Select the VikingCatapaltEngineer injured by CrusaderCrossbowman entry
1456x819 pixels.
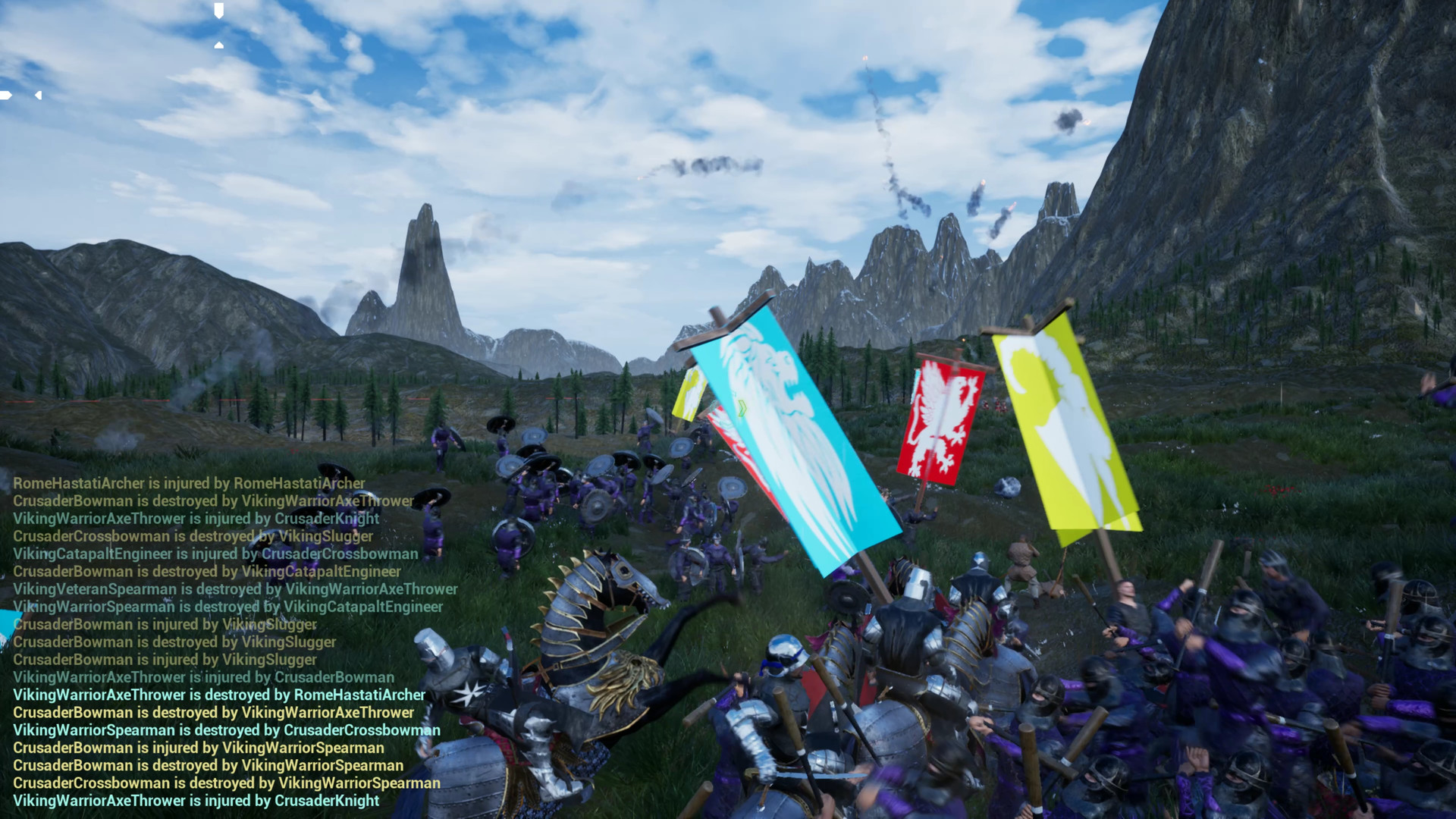tap(215, 554)
